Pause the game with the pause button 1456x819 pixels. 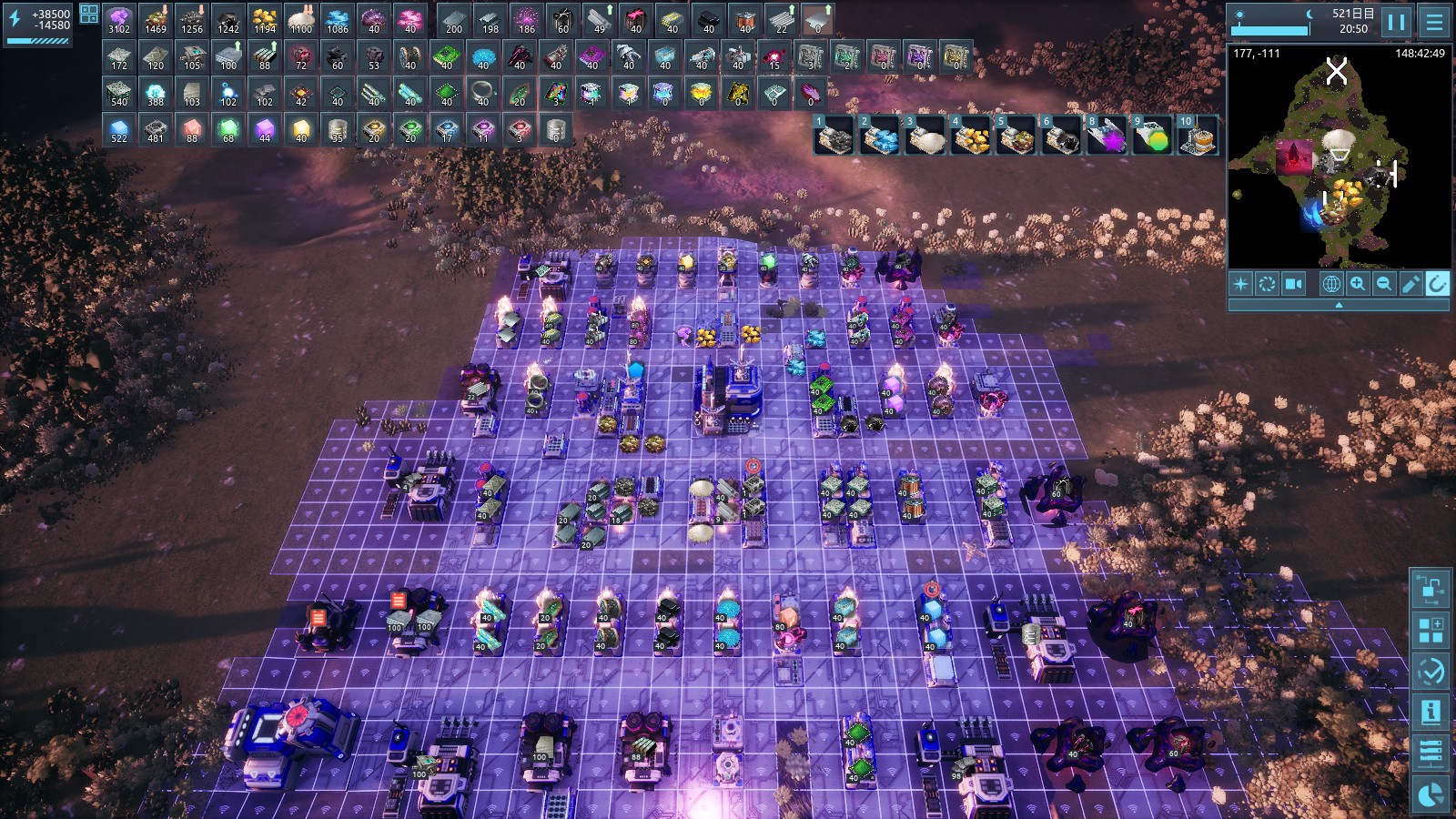[x=1396, y=22]
